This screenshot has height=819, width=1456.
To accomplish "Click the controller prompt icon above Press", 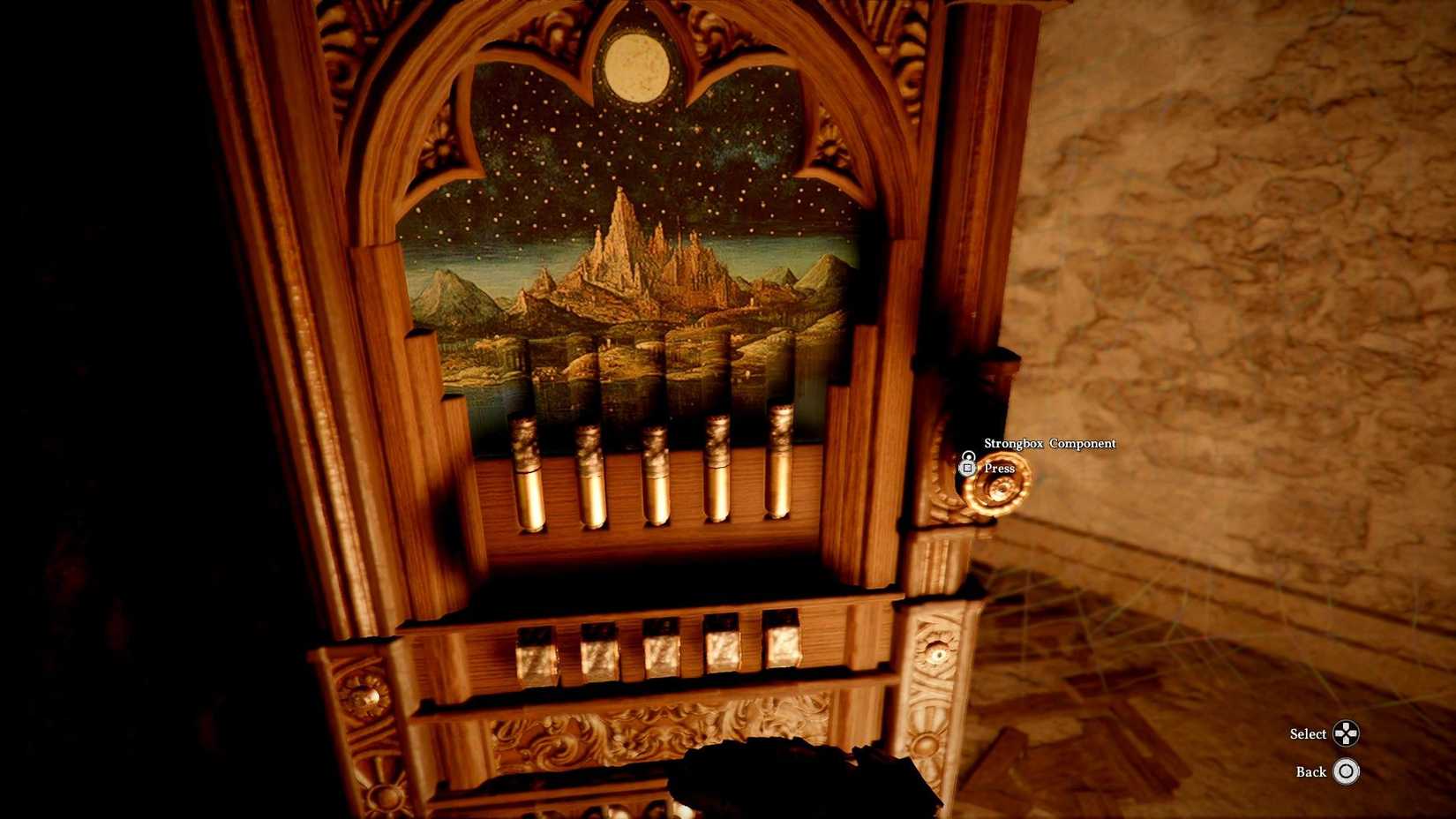I will coord(969,463).
